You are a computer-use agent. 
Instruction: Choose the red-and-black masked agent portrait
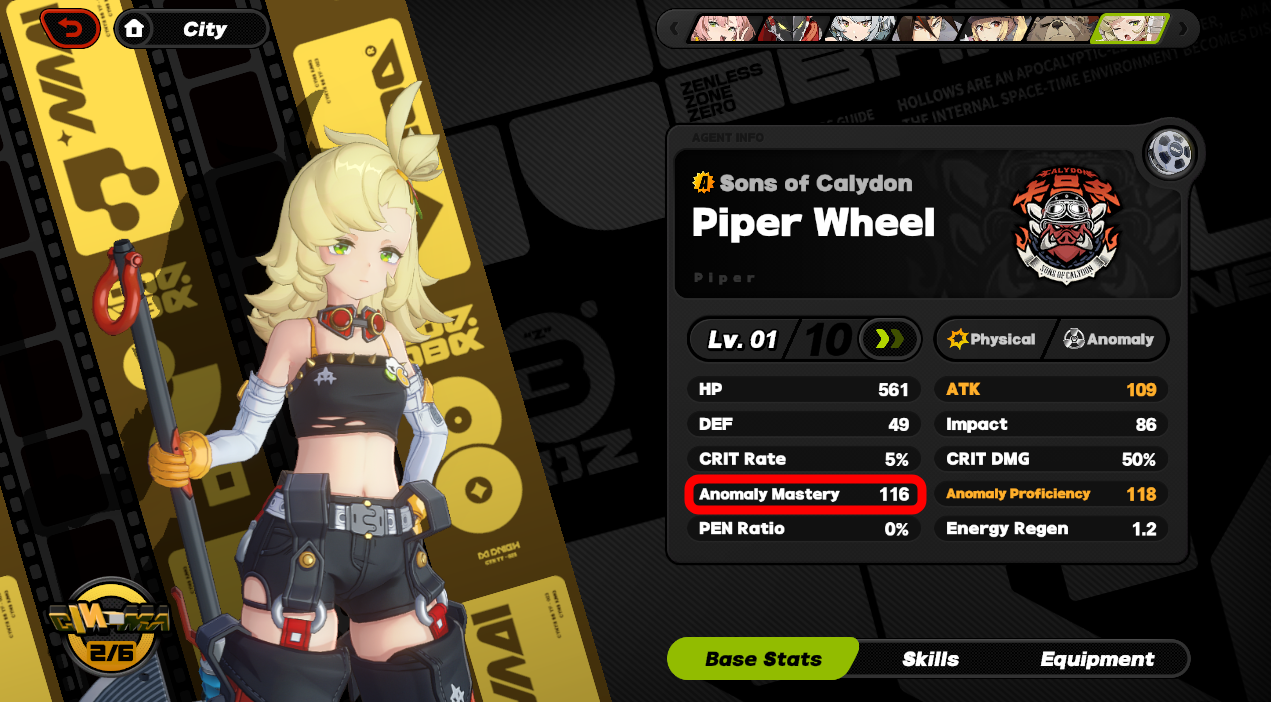(x=790, y=28)
